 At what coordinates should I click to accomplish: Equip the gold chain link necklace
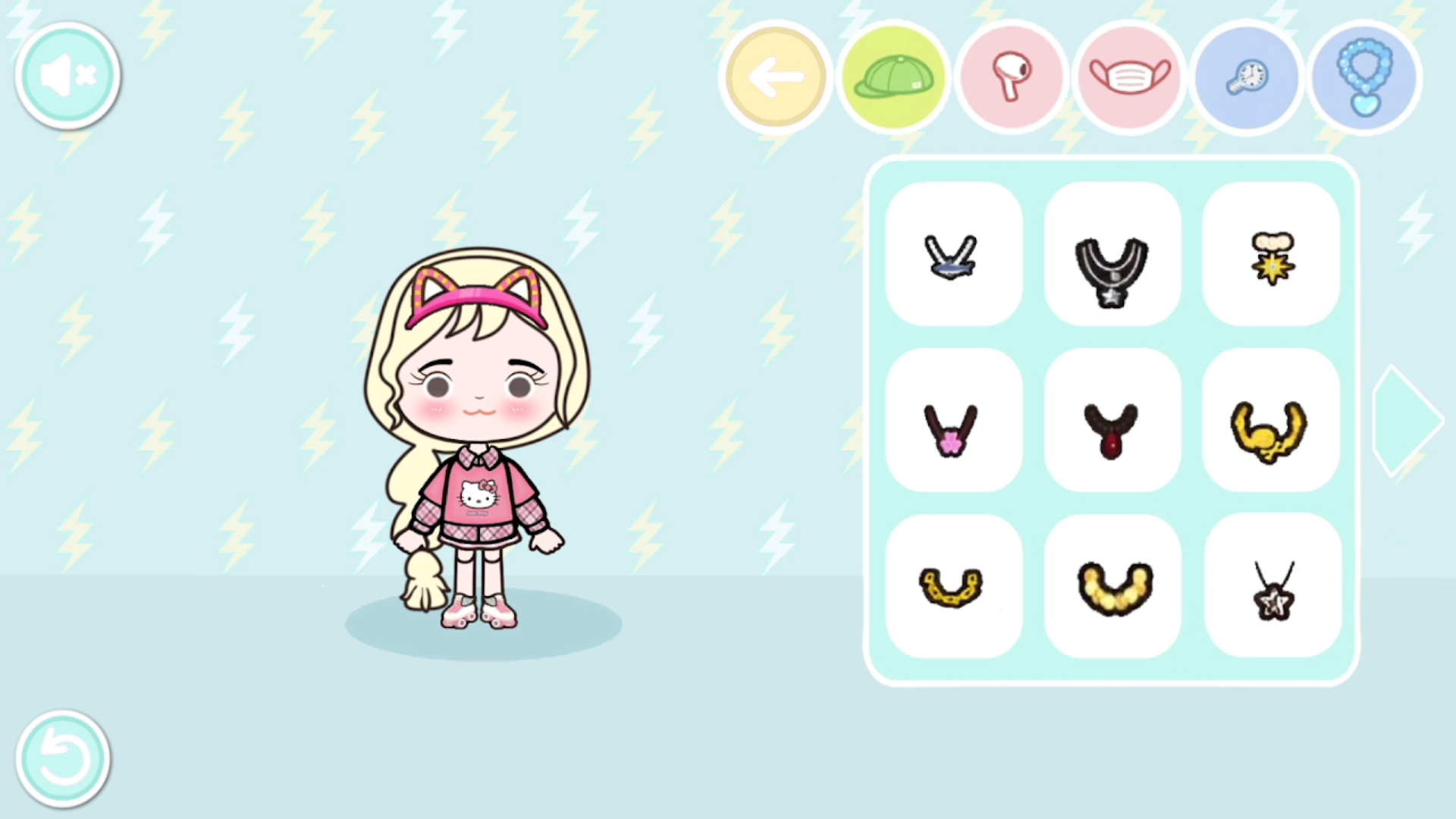tap(953, 585)
